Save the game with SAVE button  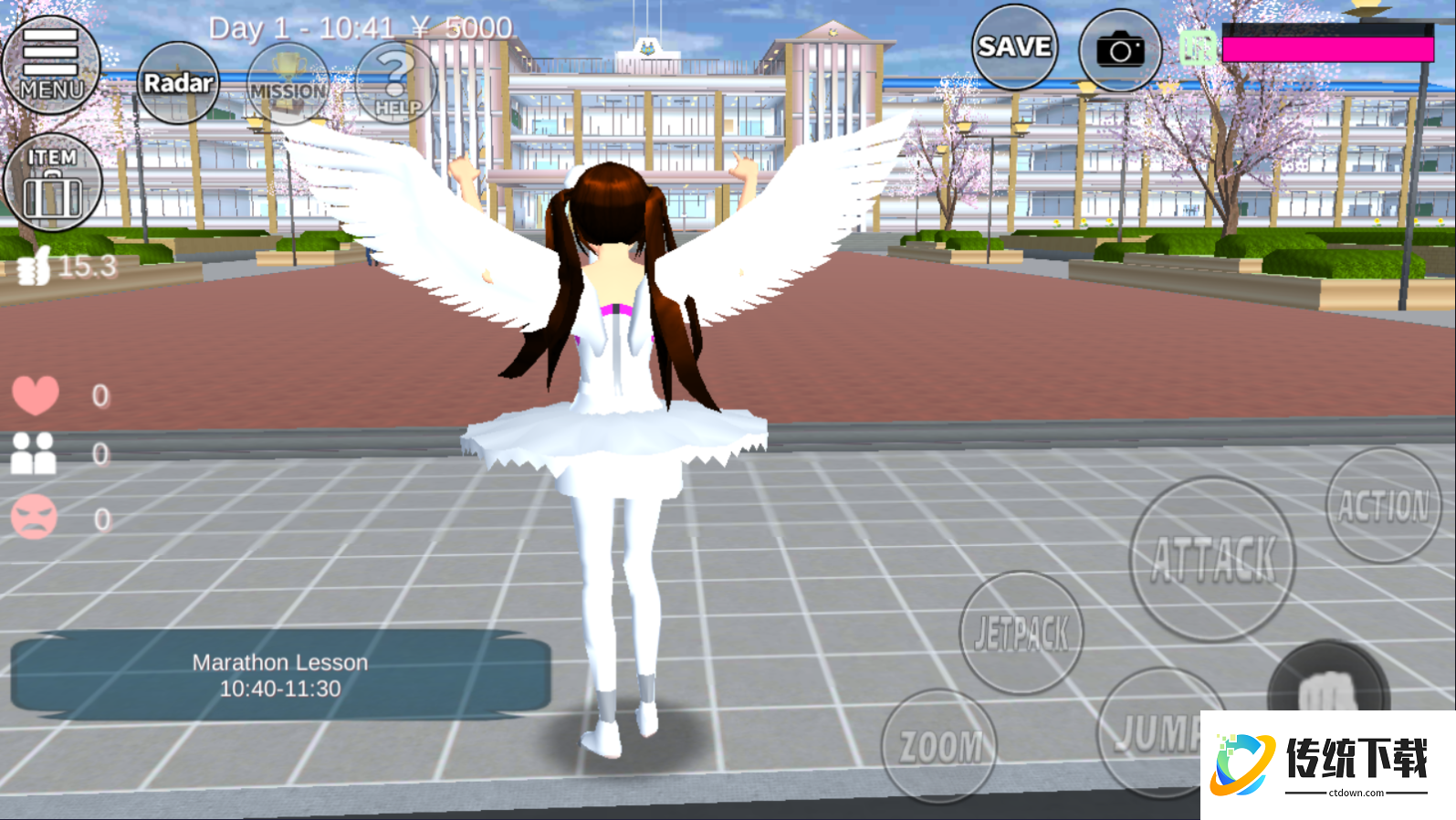click(1014, 47)
